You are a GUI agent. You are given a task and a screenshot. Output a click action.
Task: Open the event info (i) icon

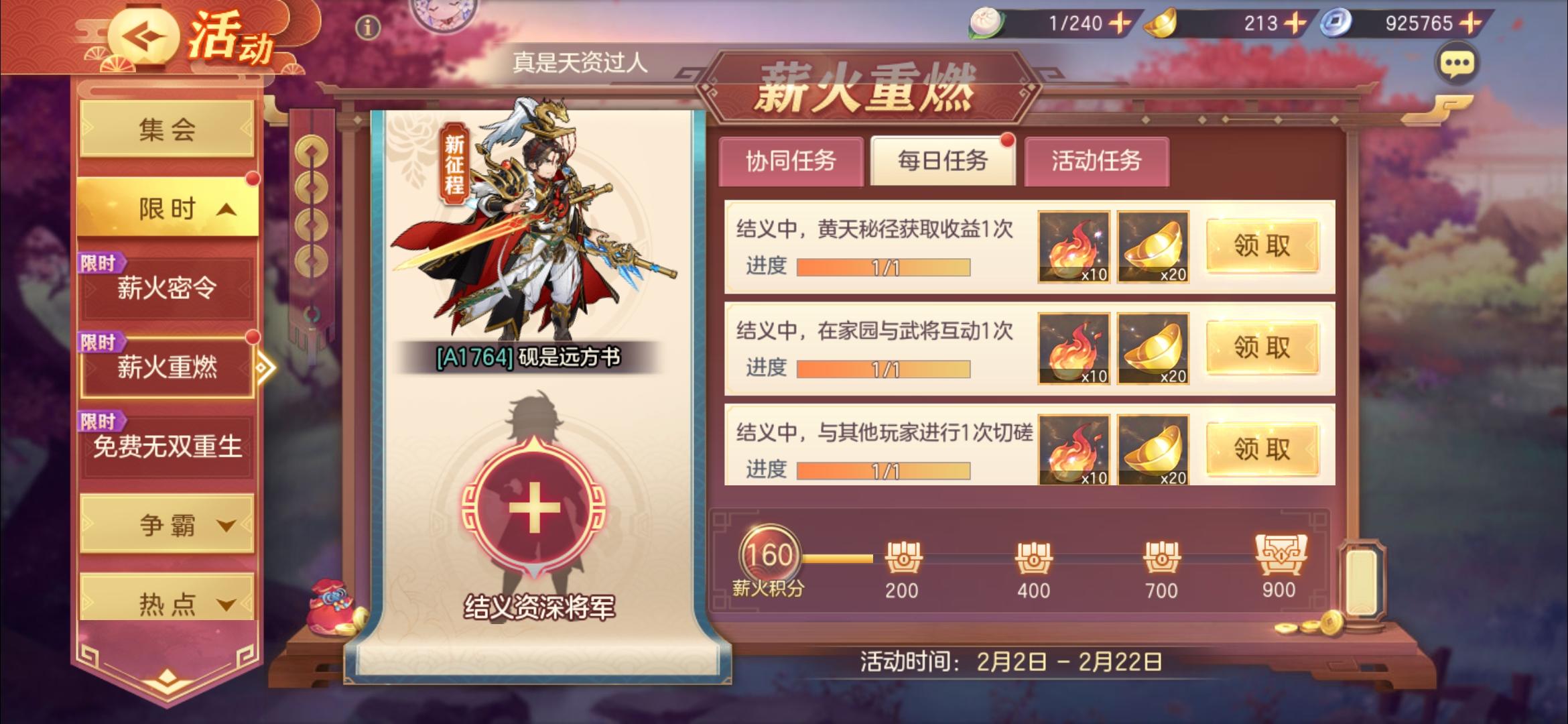[x=367, y=27]
